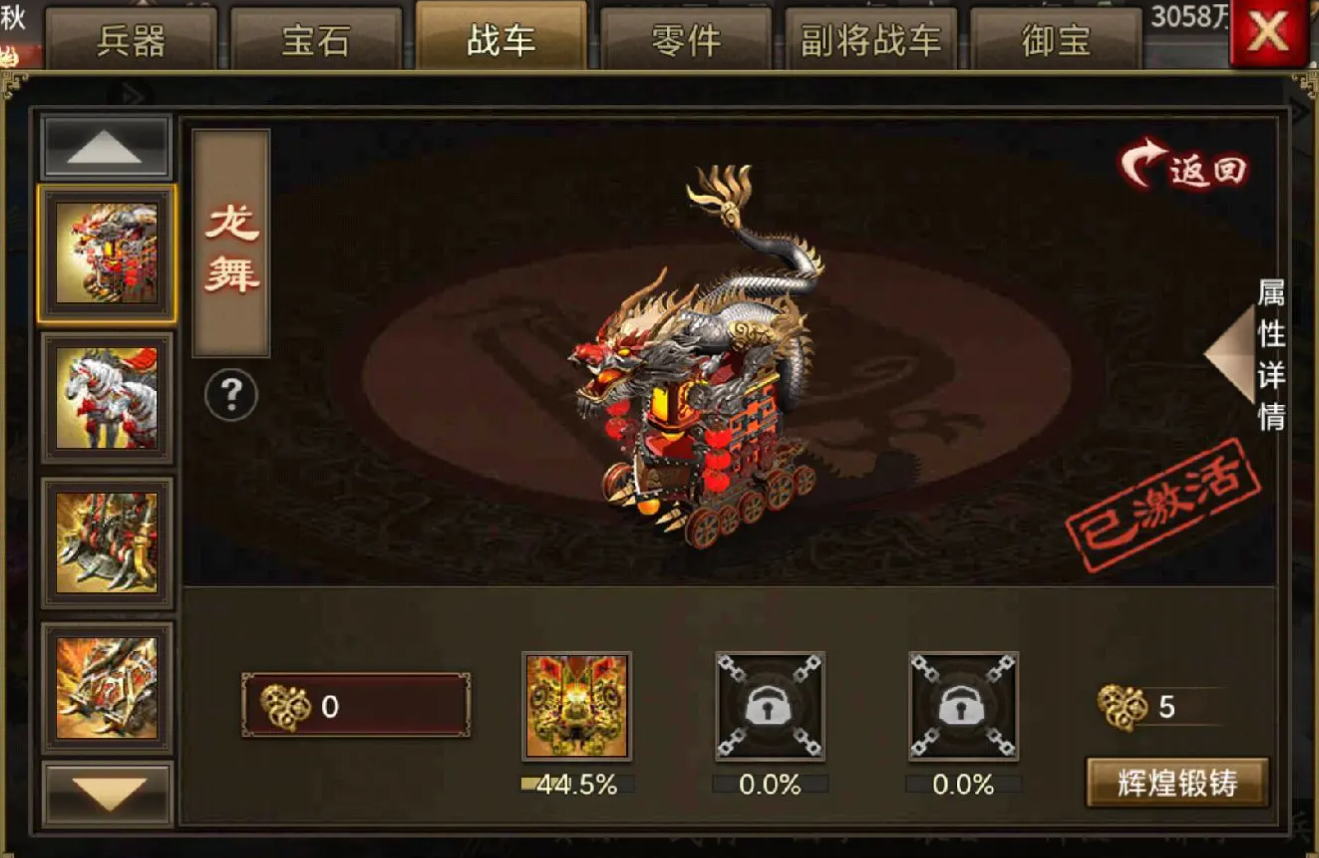This screenshot has width=1319, height=858.
Task: Switch to the 兵器 tab
Action: [x=131, y=41]
